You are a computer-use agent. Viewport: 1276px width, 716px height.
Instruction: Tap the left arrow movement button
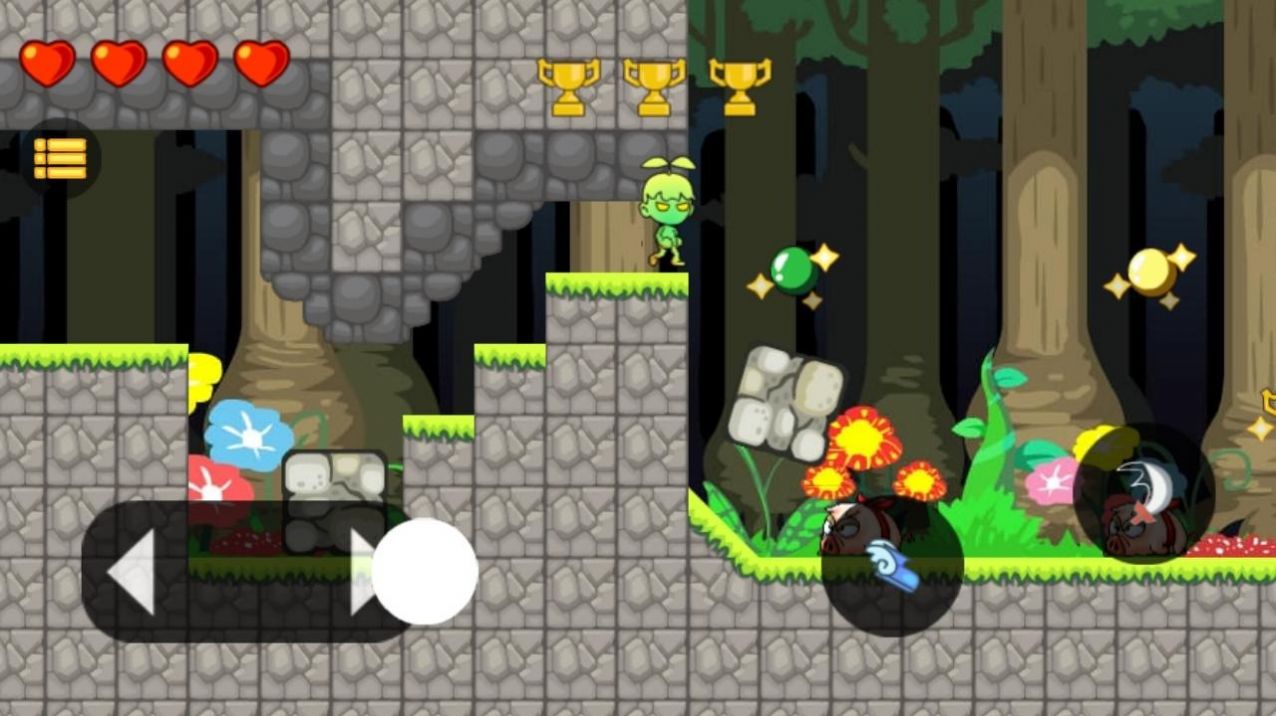point(133,572)
